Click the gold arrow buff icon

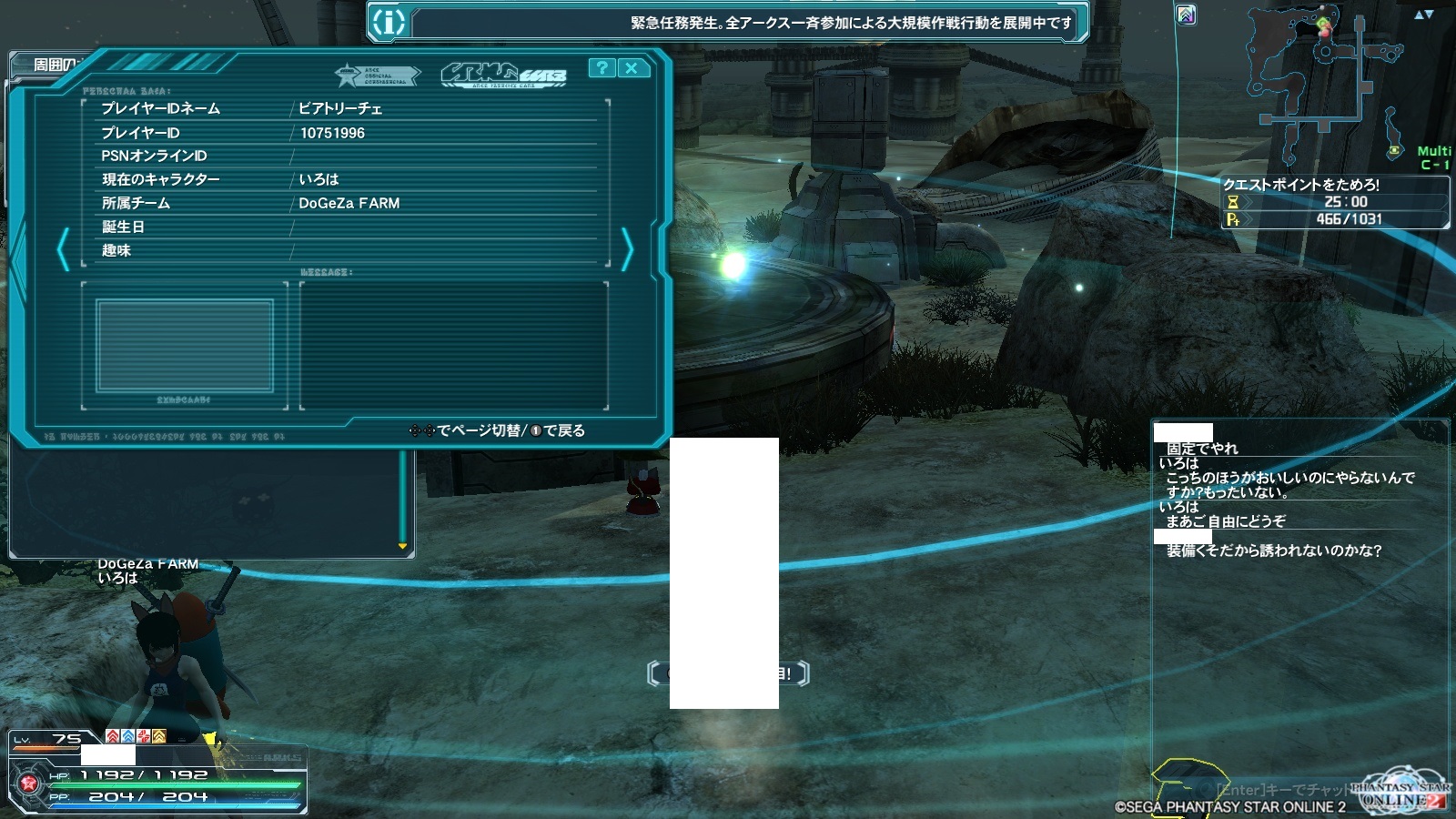pyautogui.click(x=158, y=737)
